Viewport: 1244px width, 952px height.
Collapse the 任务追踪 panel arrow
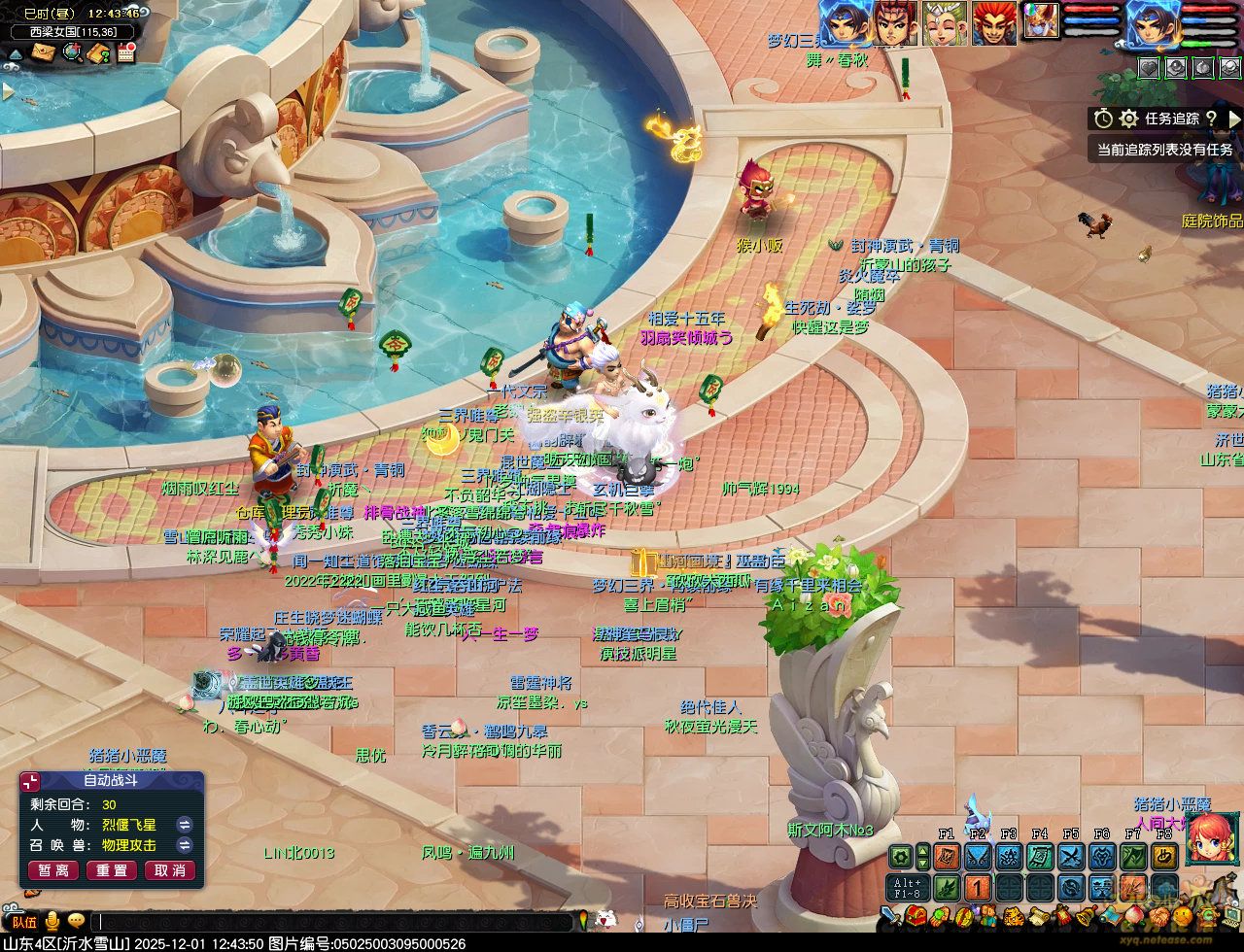coord(1234,119)
